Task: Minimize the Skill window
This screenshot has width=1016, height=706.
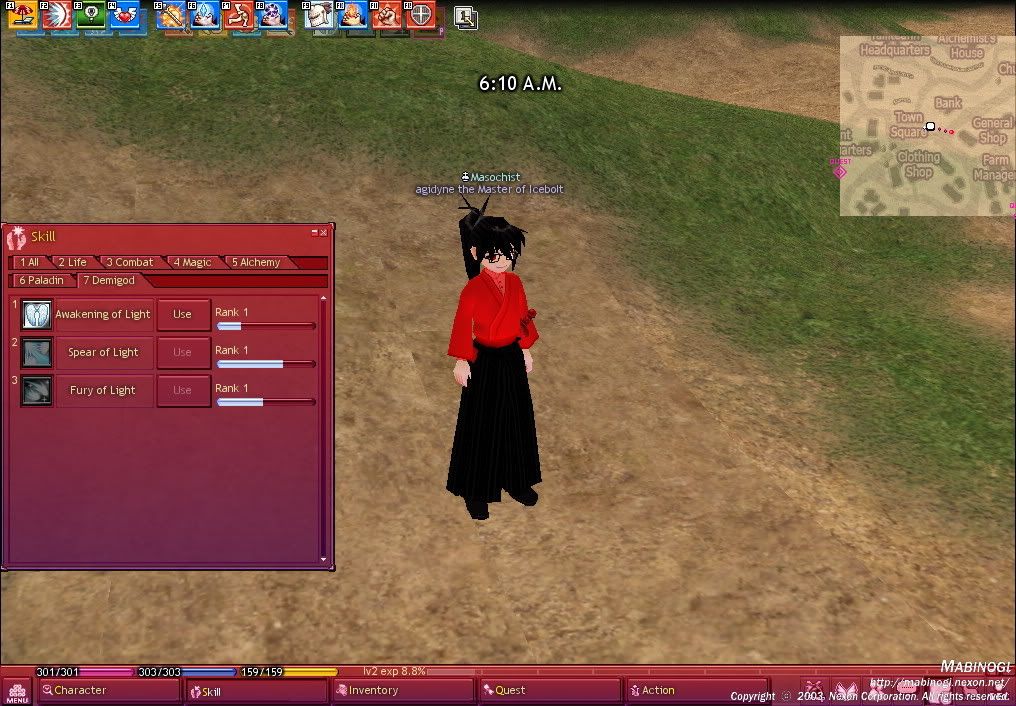Action: click(x=314, y=232)
